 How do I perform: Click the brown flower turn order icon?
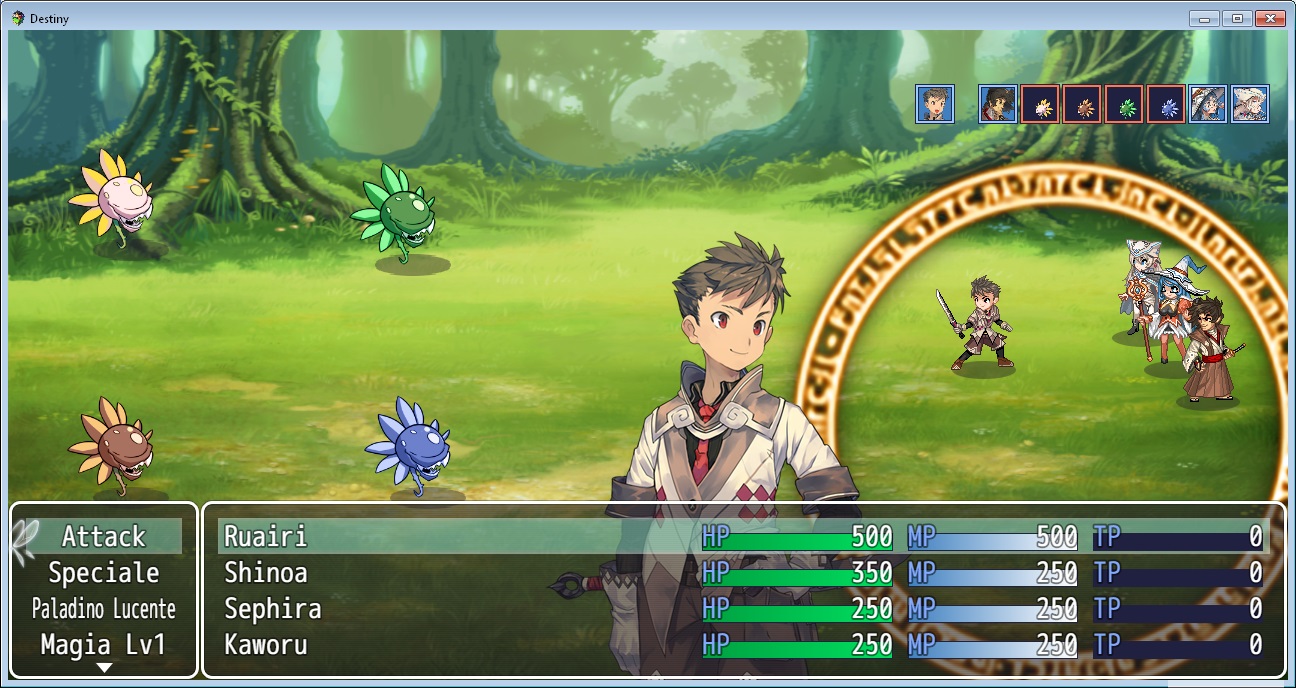(1082, 104)
